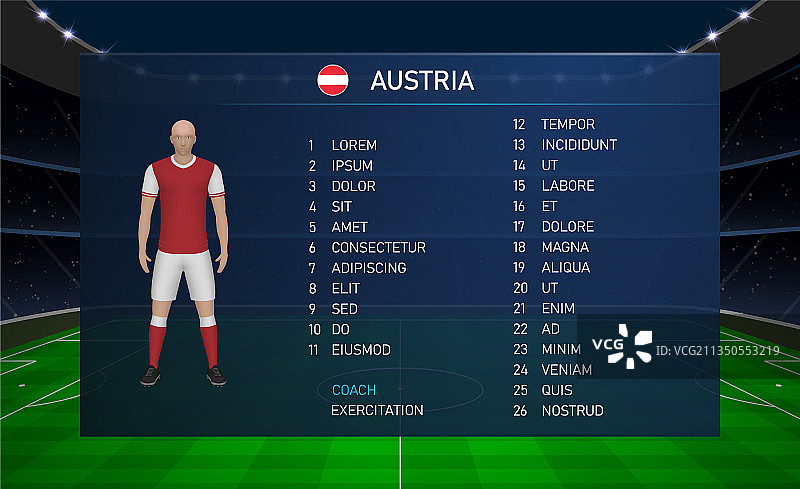
Task: Choose substitute 18 Magna
Action: tap(565, 248)
